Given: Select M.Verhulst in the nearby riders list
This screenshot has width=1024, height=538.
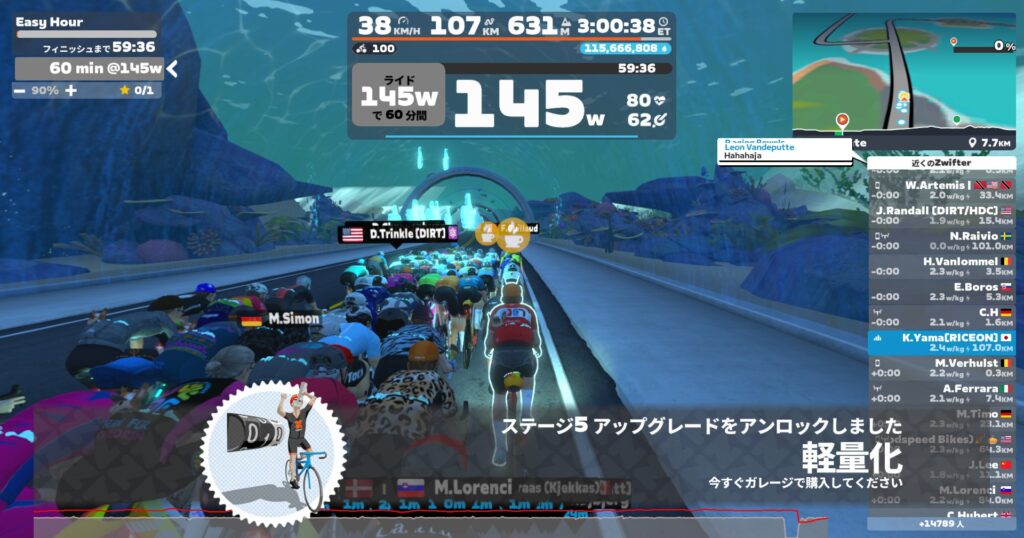Looking at the screenshot, I should [941, 368].
